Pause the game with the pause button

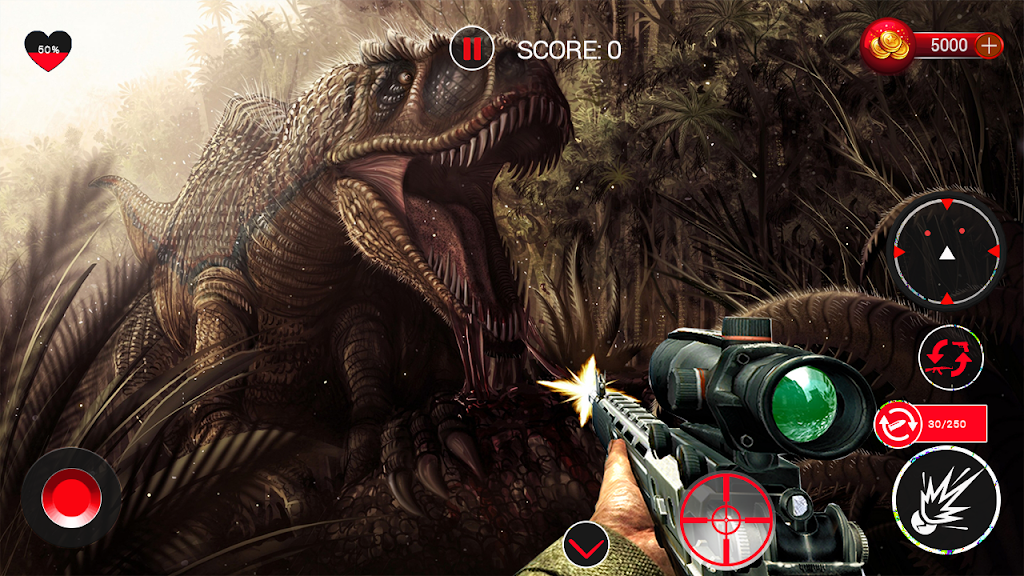tap(469, 49)
